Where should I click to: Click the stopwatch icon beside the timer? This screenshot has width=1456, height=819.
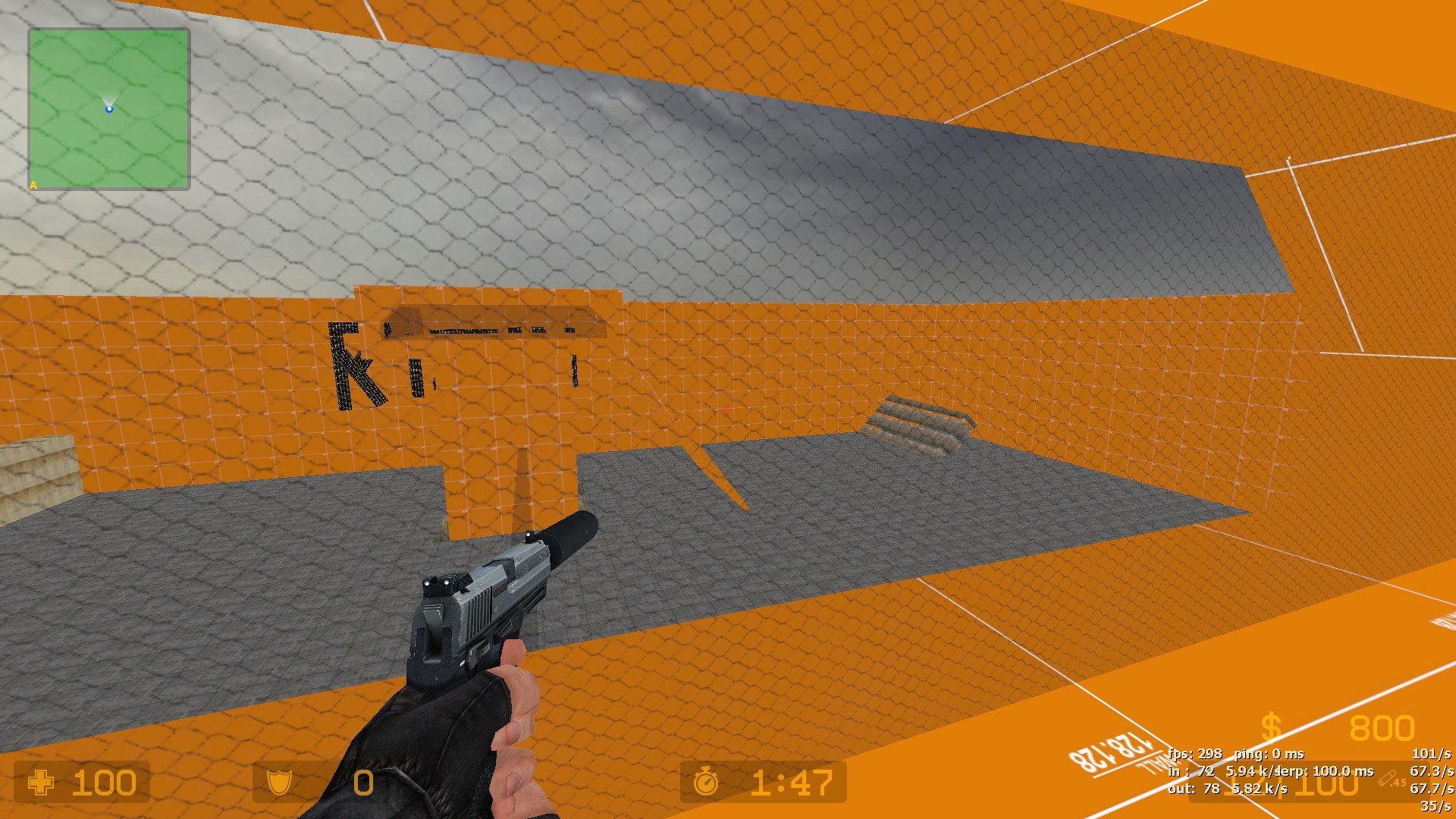pyautogui.click(x=706, y=784)
